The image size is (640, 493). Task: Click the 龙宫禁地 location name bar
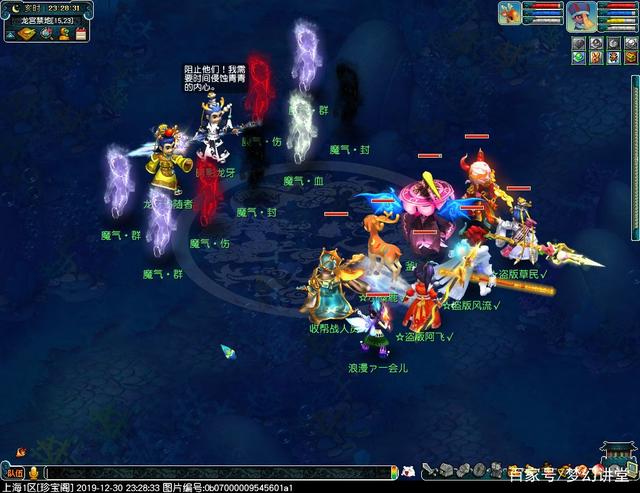[x=47, y=20]
